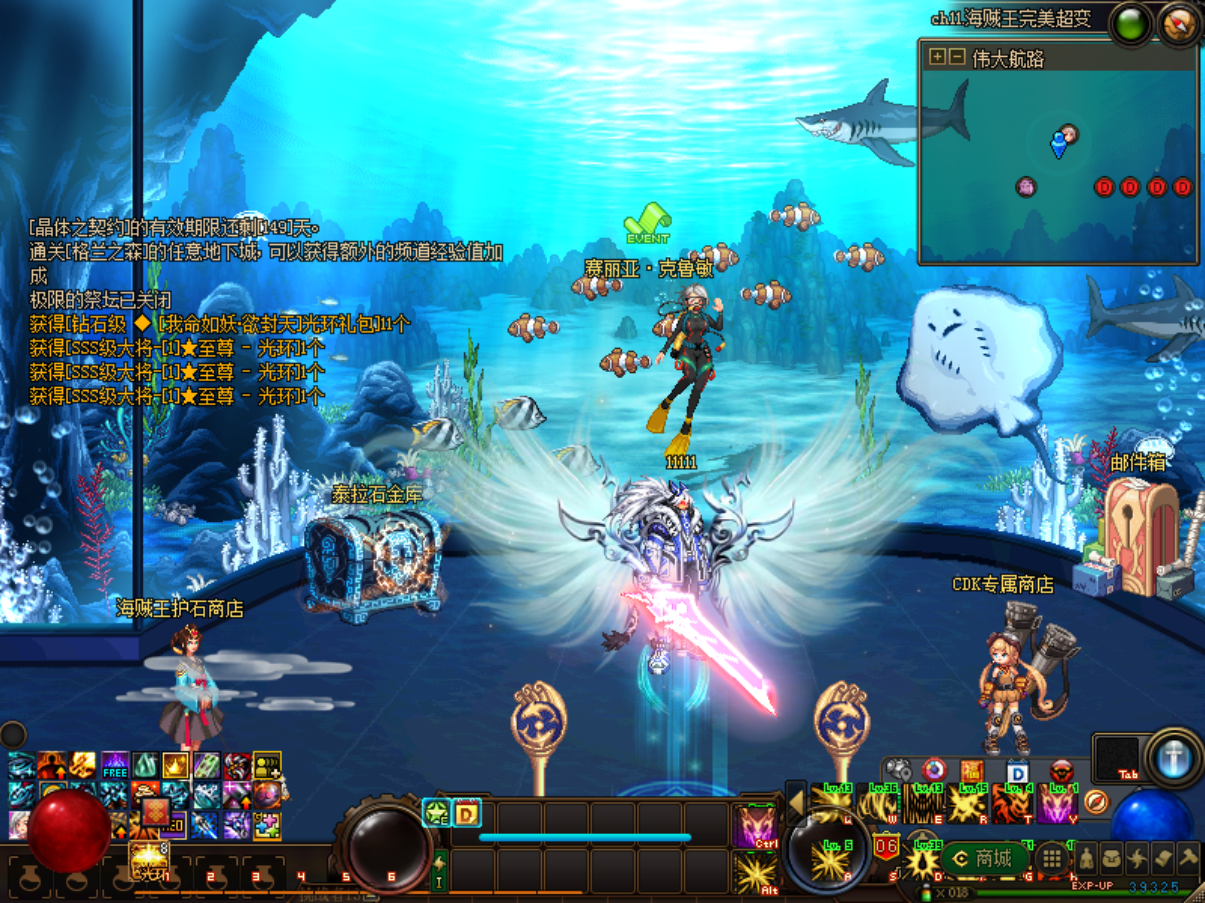This screenshot has height=903, width=1205.
Task: Open the grid menu button
Action: [1051, 858]
